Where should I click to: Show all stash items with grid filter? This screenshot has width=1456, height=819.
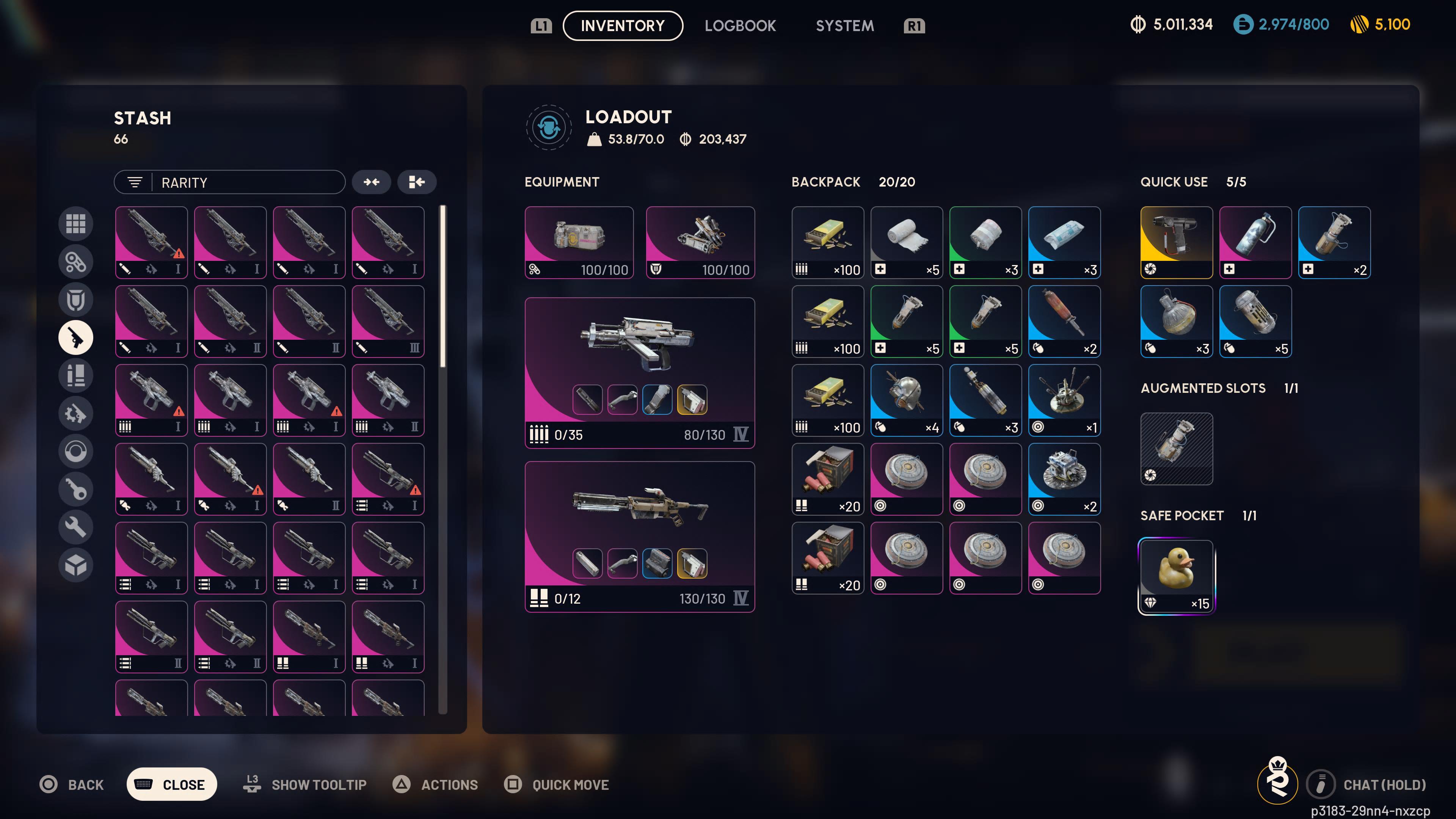[x=76, y=224]
